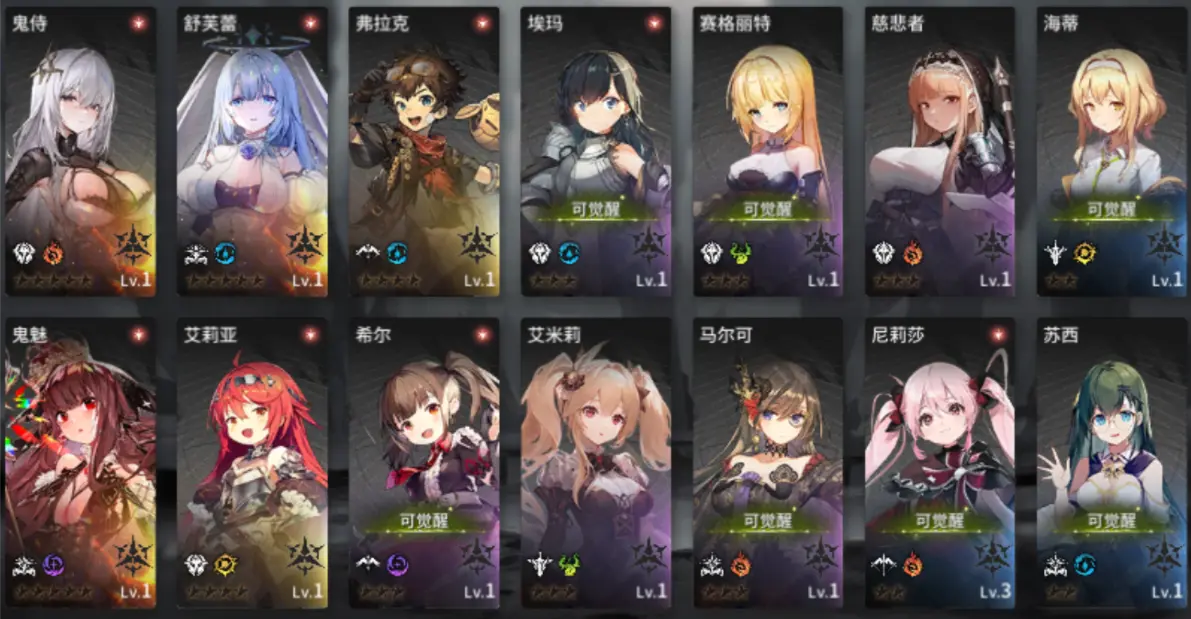Image resolution: width=1191 pixels, height=619 pixels.
Task: Select the 埃玛 character card
Action: [596, 152]
